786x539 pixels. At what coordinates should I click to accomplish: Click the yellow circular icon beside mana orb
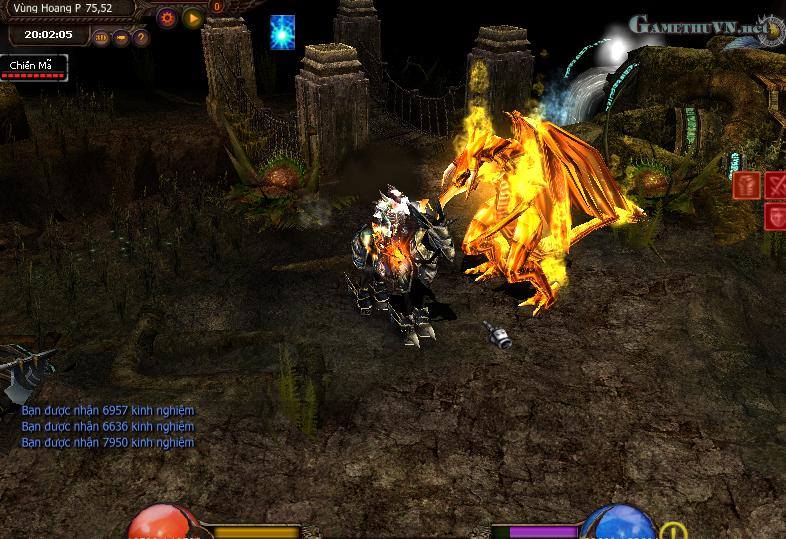click(673, 532)
